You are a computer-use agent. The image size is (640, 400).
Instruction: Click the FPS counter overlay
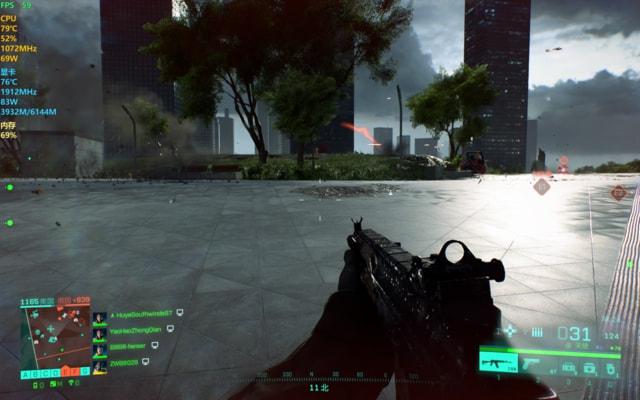[x=16, y=5]
